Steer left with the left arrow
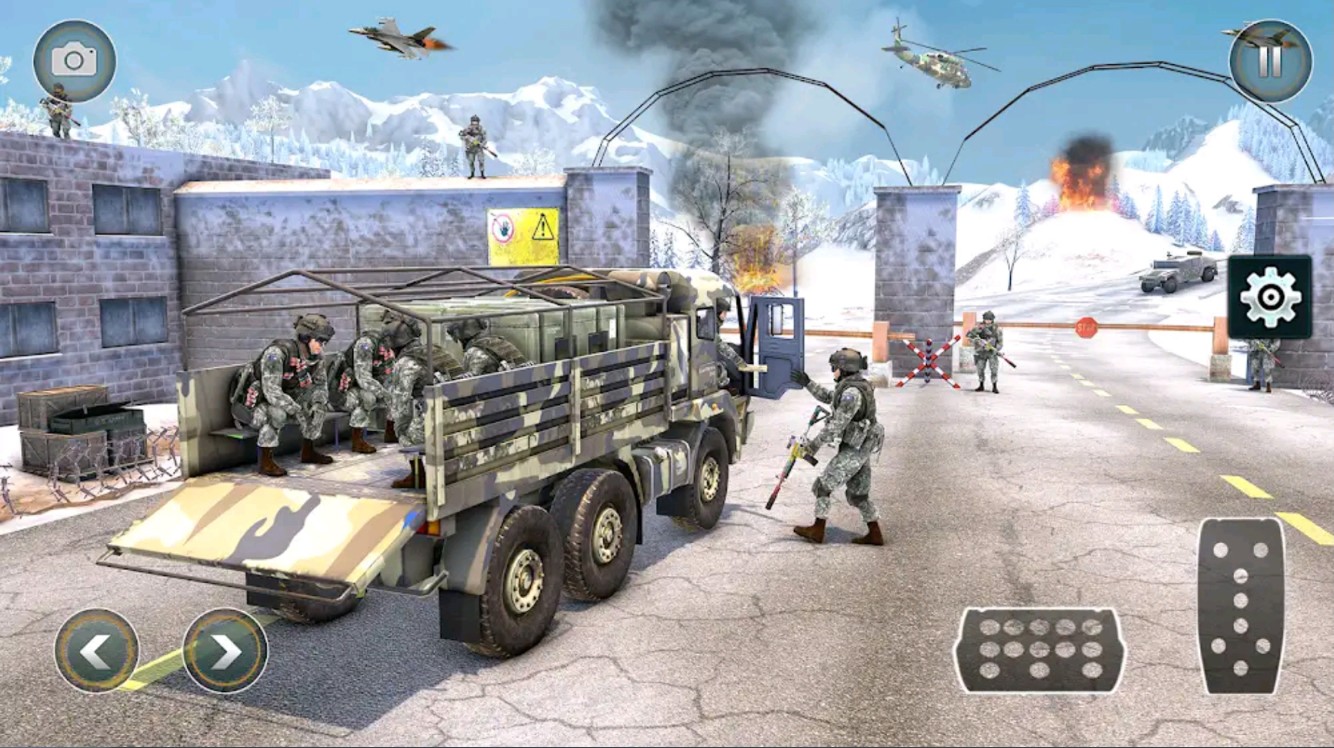The width and height of the screenshot is (1334, 748). [x=97, y=651]
